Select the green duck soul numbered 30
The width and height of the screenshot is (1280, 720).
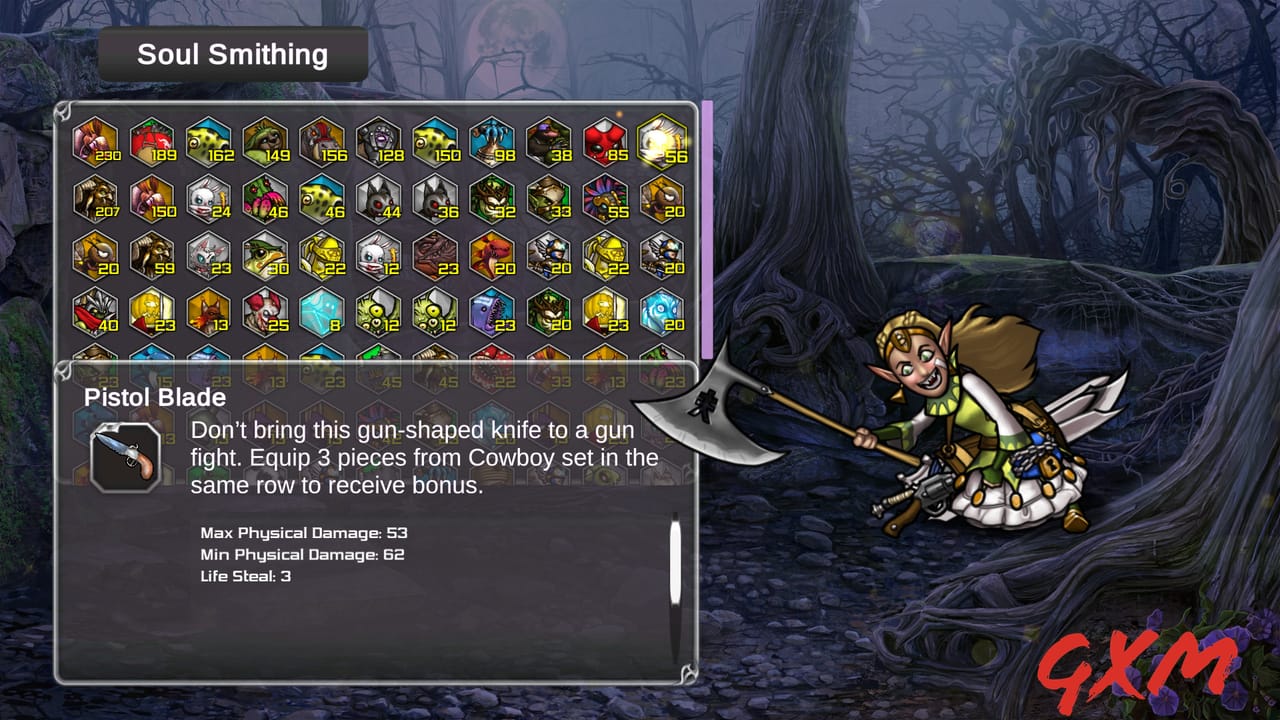click(x=265, y=255)
